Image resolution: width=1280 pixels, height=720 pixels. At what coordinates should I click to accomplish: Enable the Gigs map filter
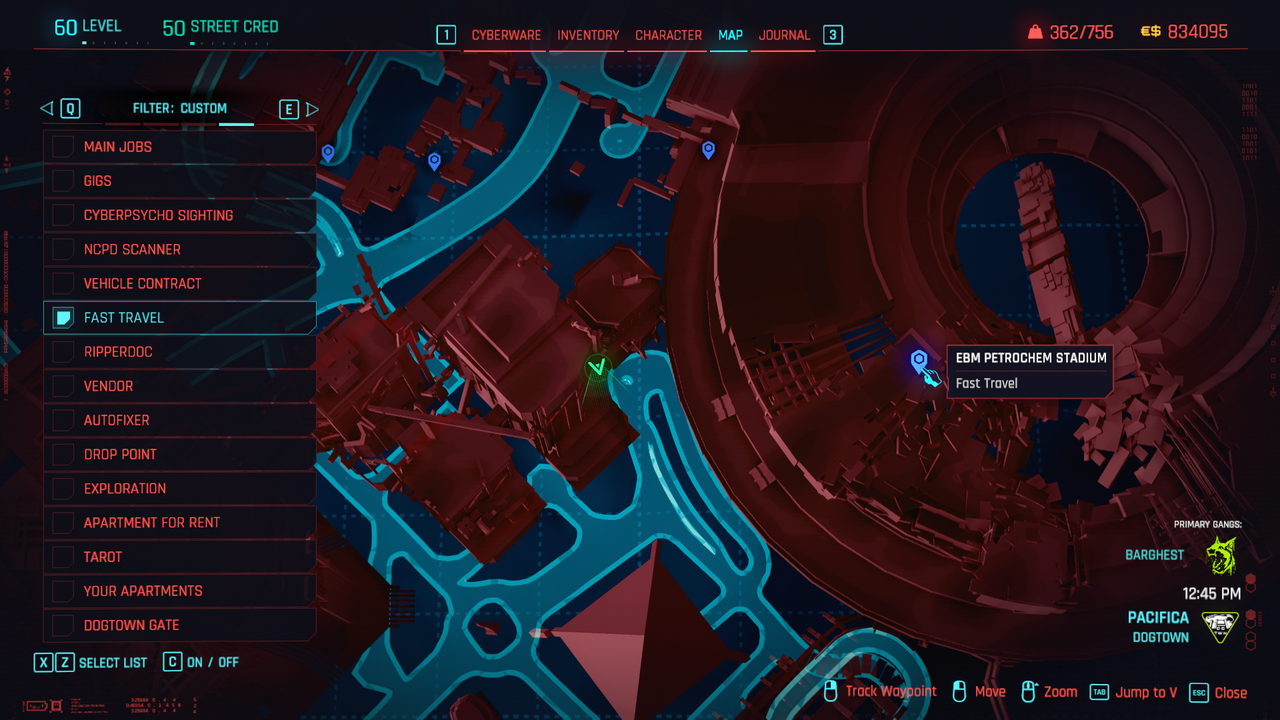[64, 181]
